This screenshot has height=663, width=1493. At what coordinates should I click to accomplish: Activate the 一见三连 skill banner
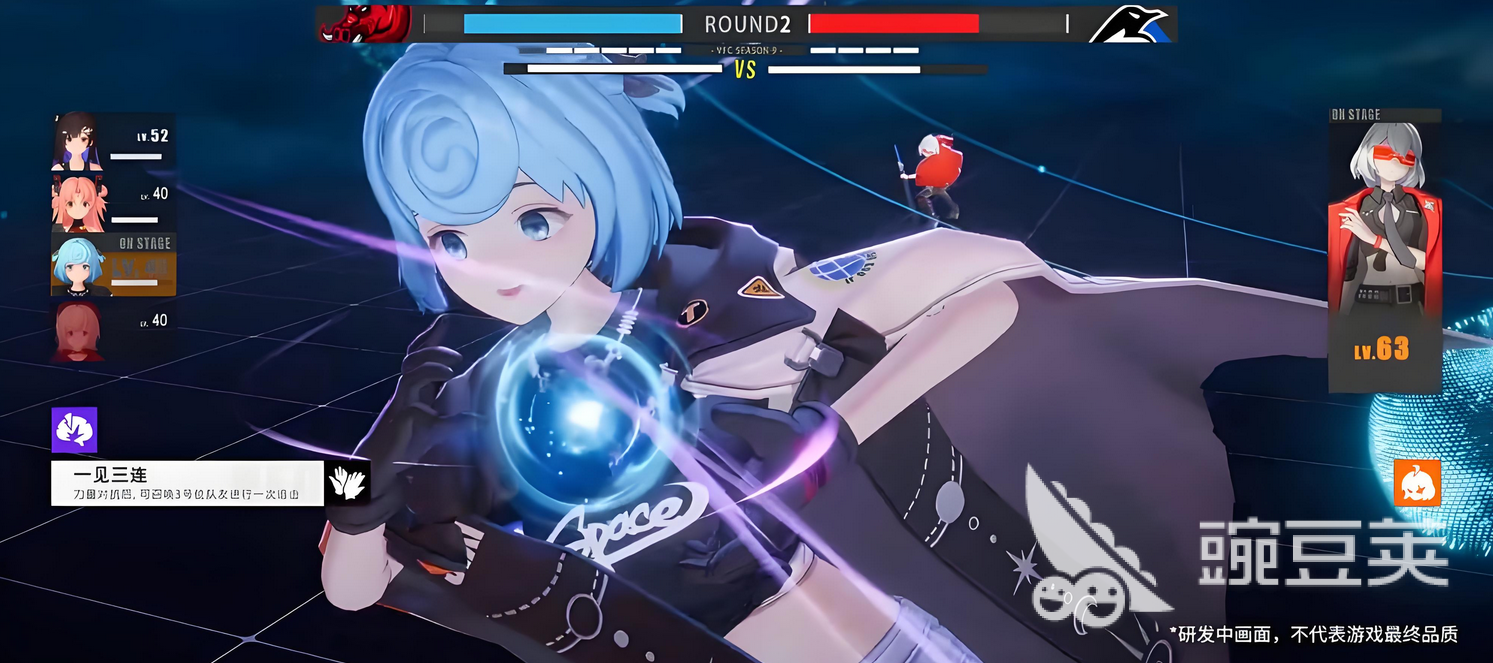tap(187, 483)
